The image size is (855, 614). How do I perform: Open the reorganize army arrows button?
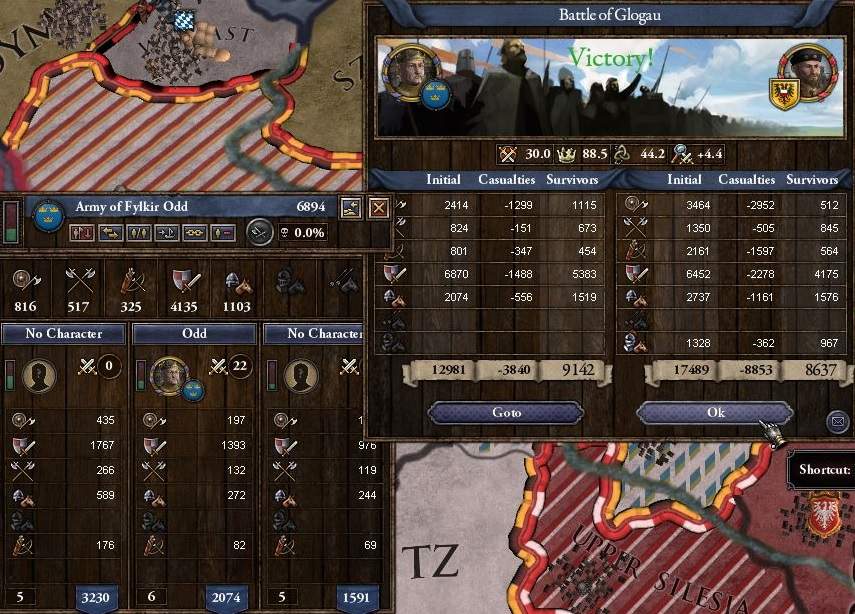[111, 232]
